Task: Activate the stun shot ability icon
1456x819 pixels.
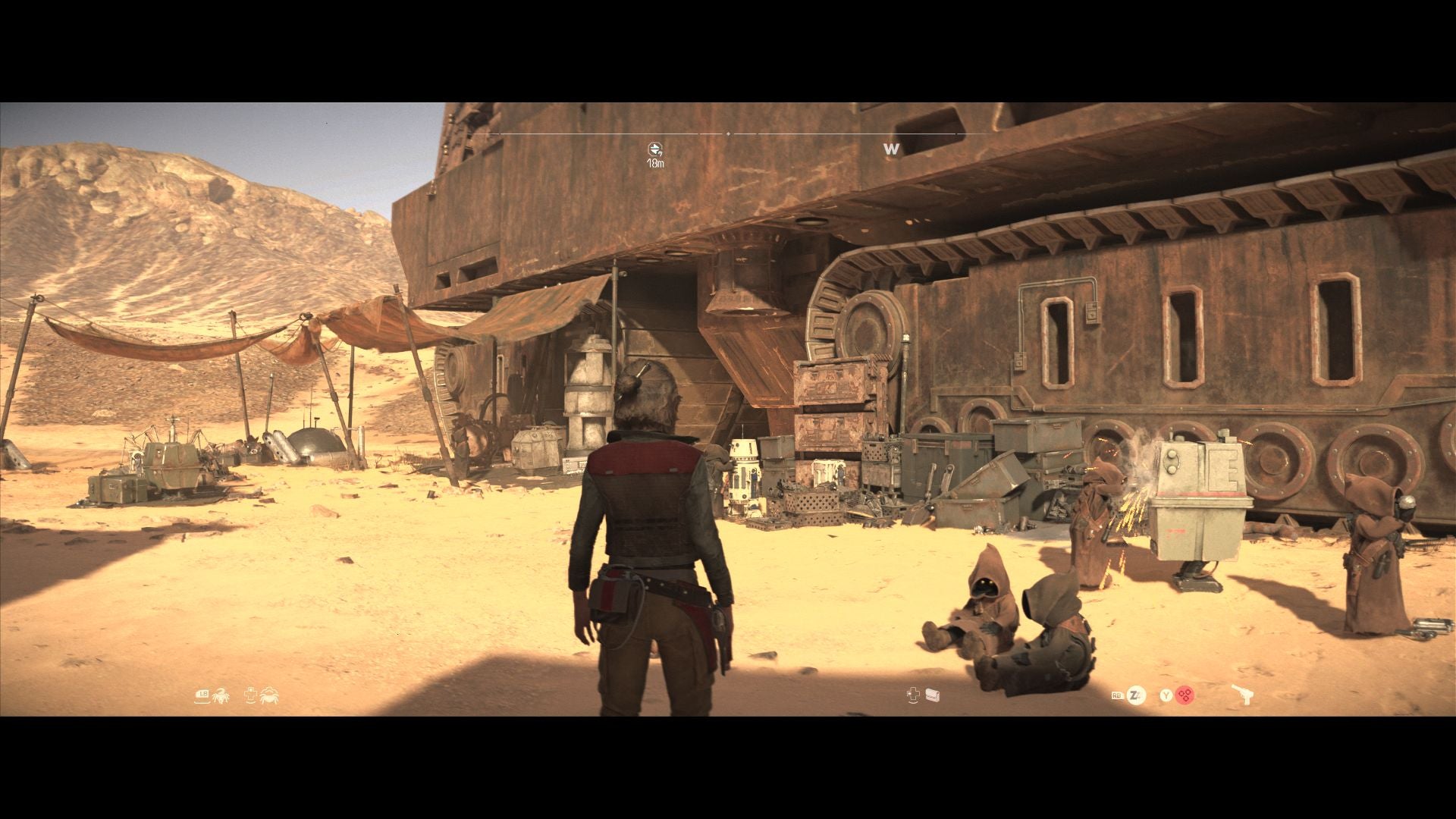Action: coord(1135,695)
